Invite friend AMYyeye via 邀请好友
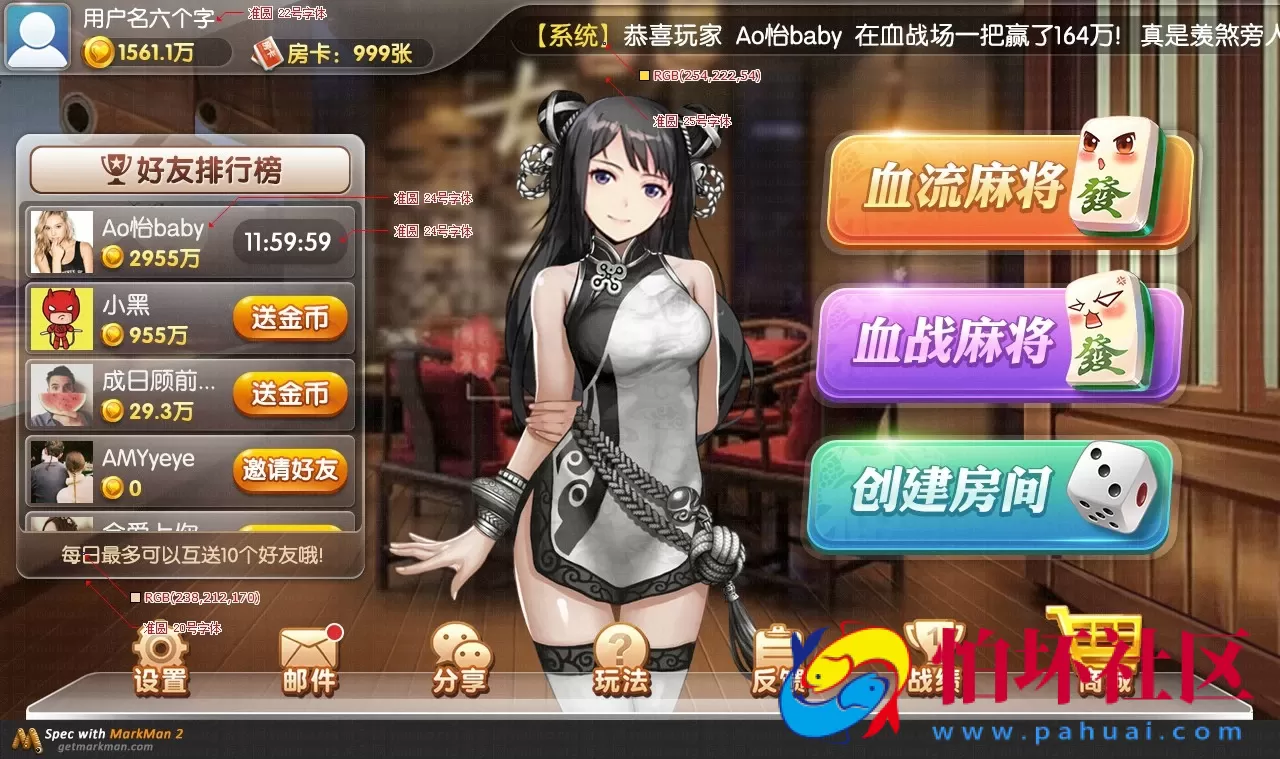Viewport: 1280px width, 759px height. click(x=290, y=471)
